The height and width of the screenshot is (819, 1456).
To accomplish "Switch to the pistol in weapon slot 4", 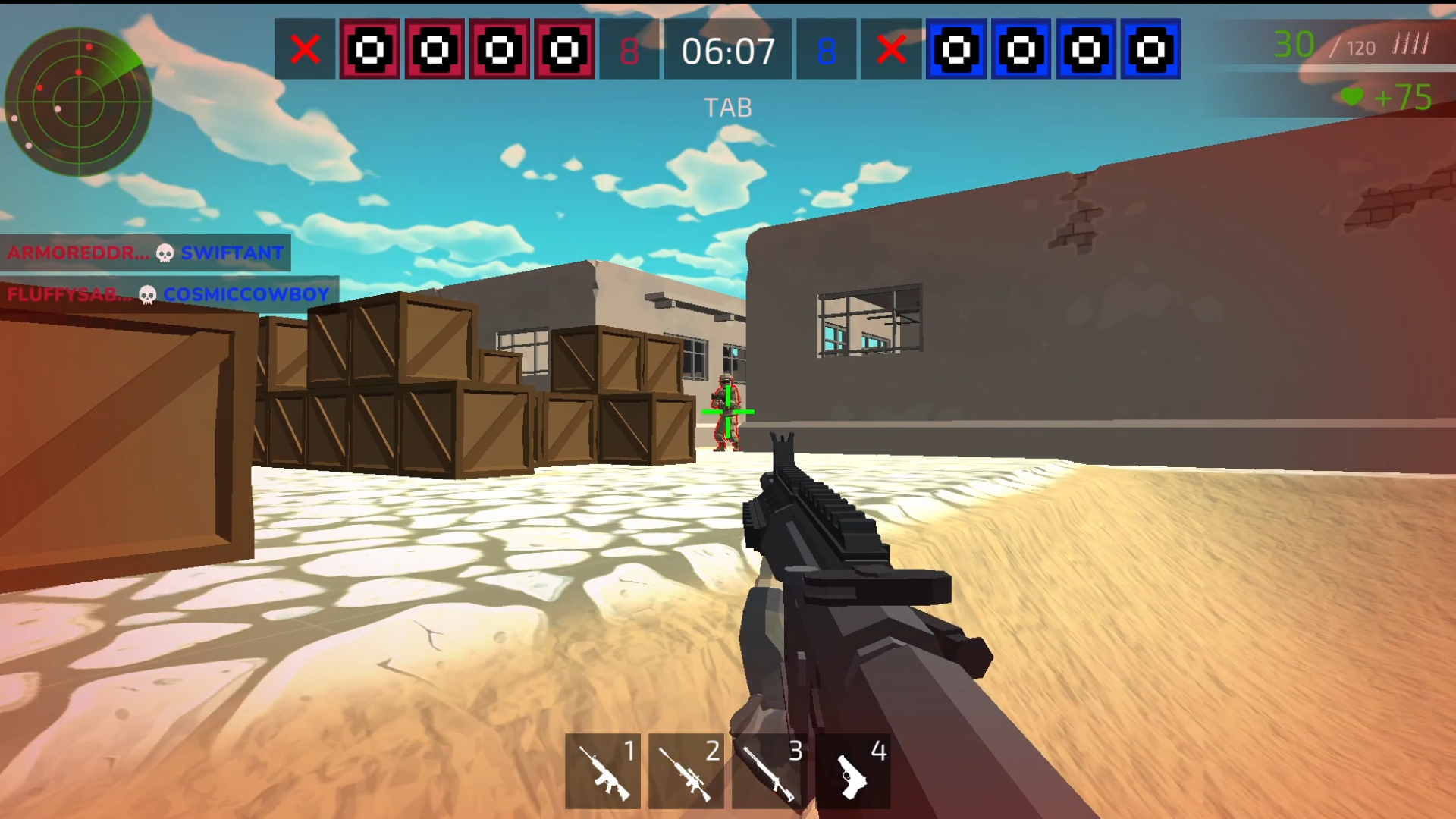I will point(852,769).
